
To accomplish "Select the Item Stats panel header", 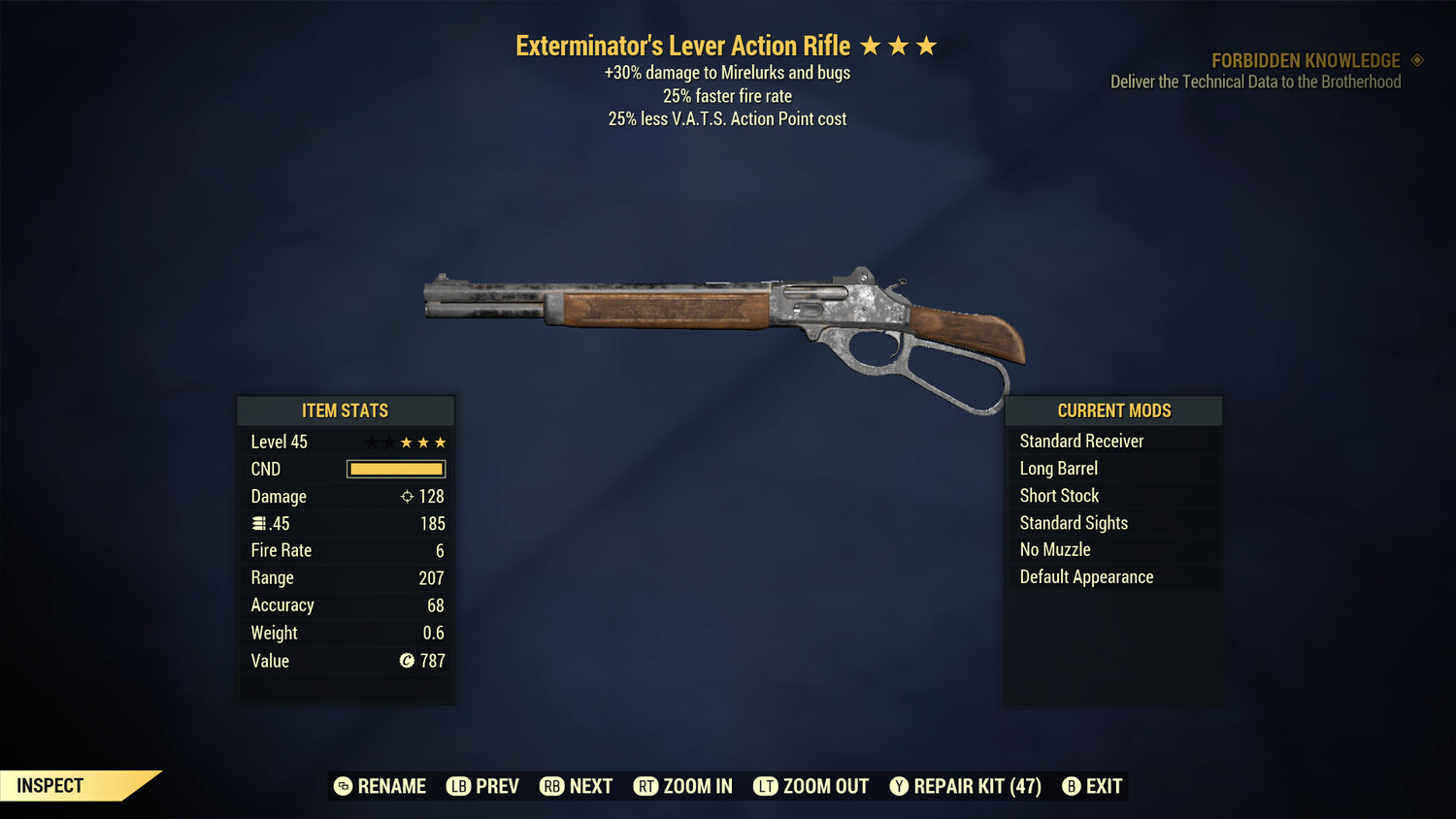I will point(346,410).
